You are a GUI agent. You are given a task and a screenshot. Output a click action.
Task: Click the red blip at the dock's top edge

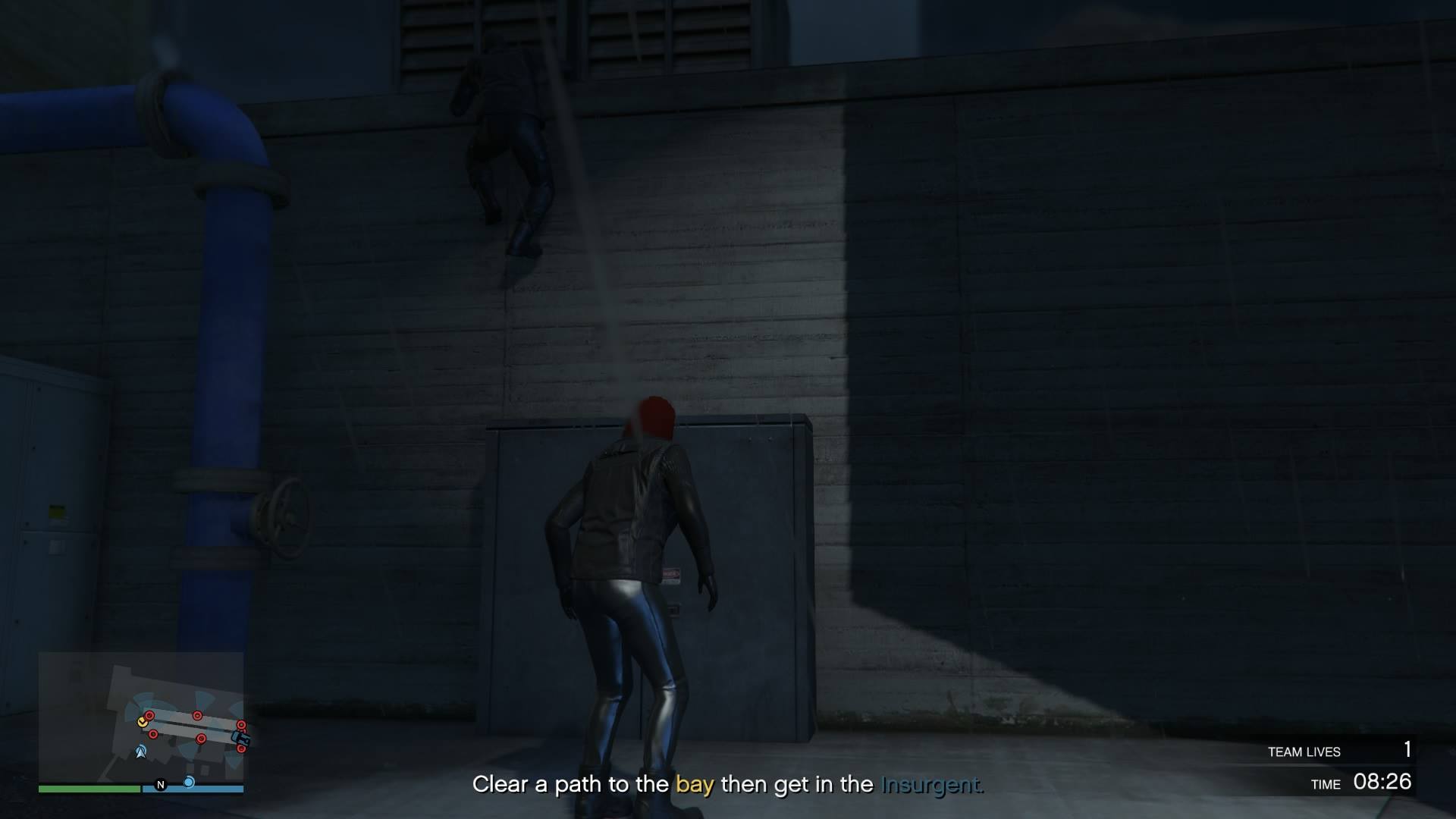coord(197,715)
